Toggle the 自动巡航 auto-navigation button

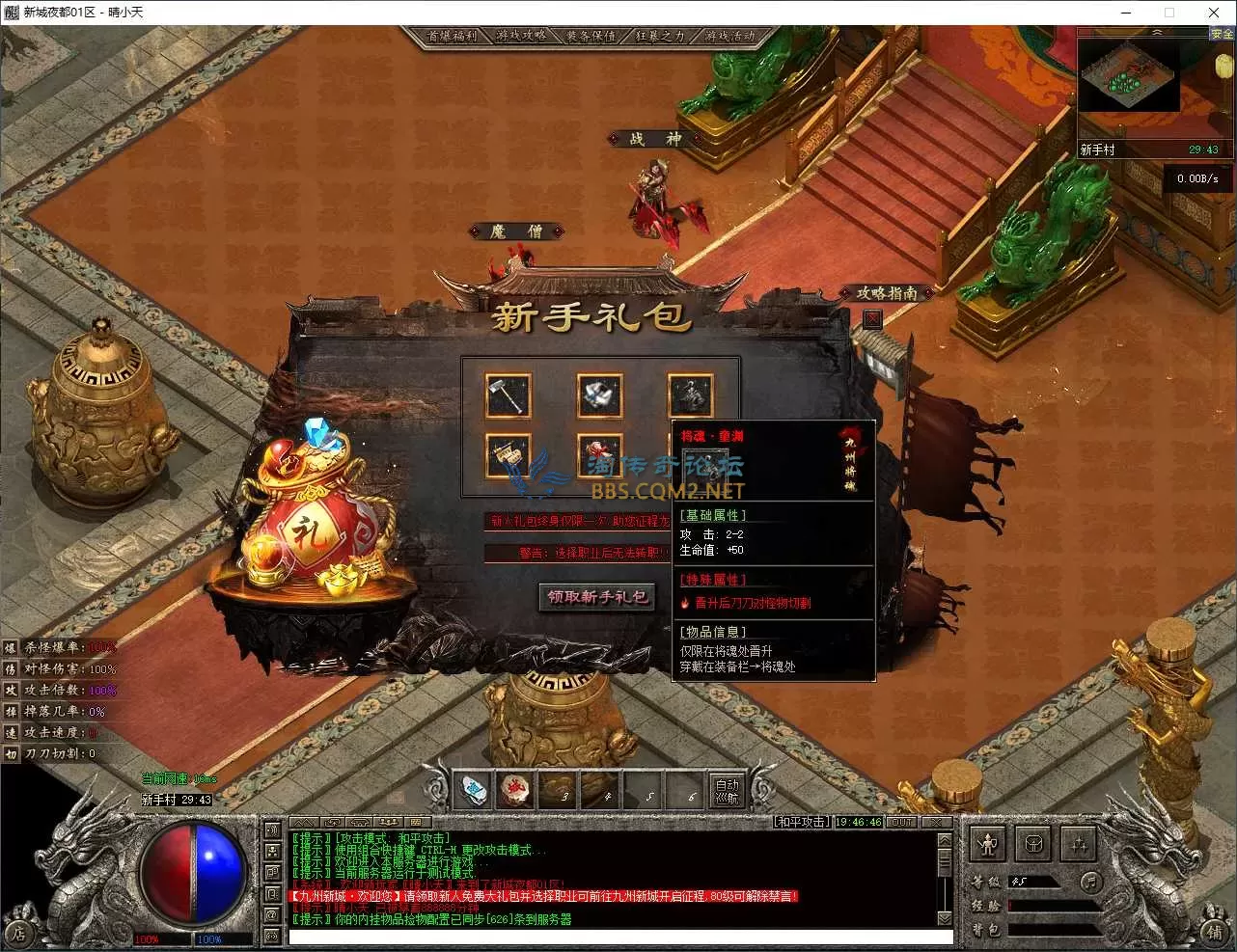pyautogui.click(x=726, y=791)
